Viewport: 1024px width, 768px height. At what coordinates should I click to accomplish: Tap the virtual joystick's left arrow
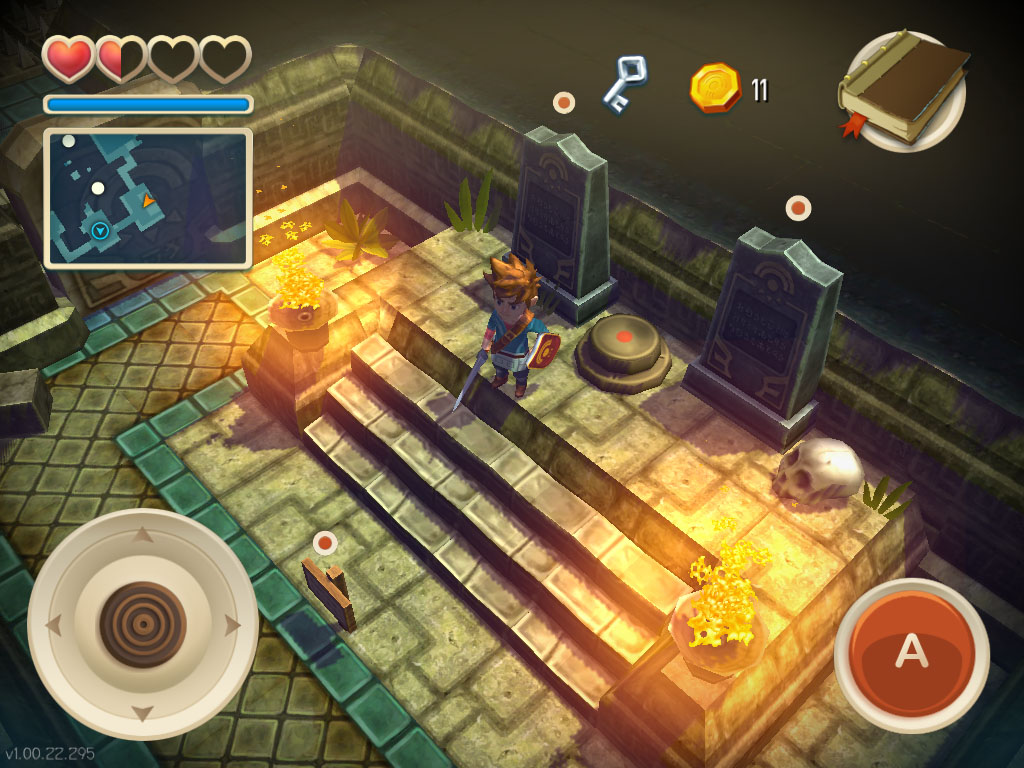tap(53, 627)
